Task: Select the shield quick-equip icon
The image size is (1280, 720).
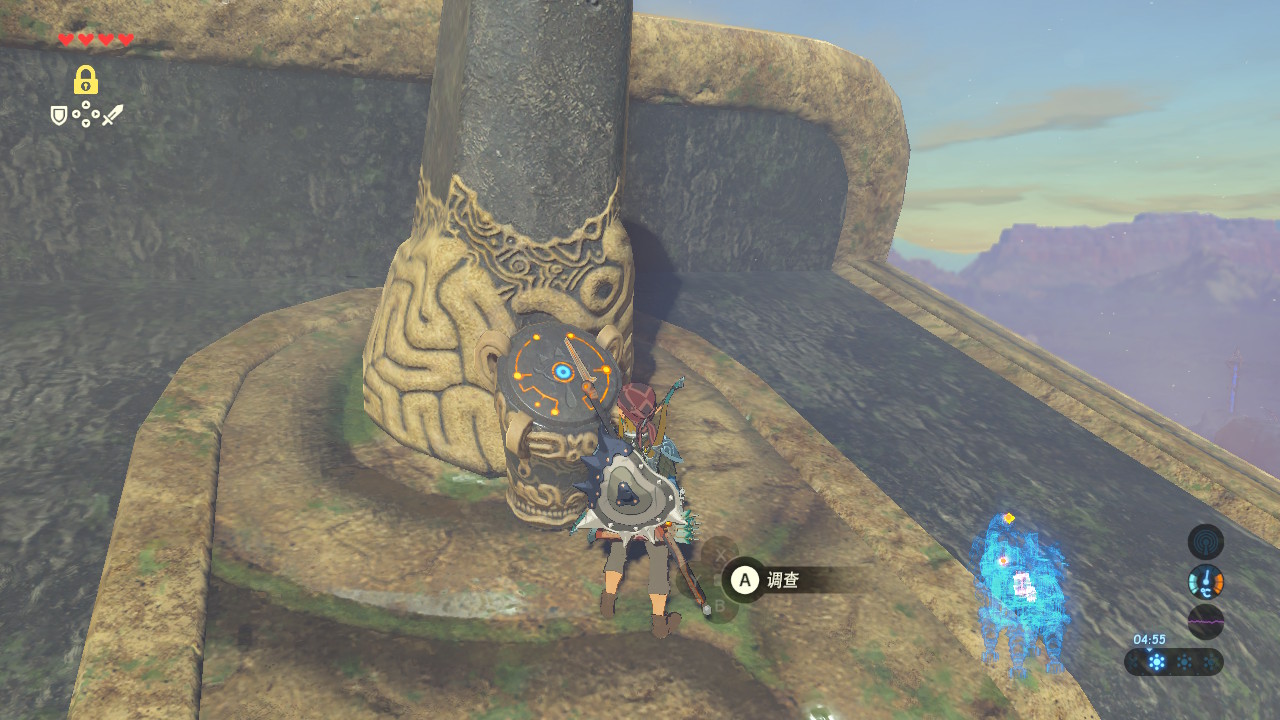Action: click(60, 116)
